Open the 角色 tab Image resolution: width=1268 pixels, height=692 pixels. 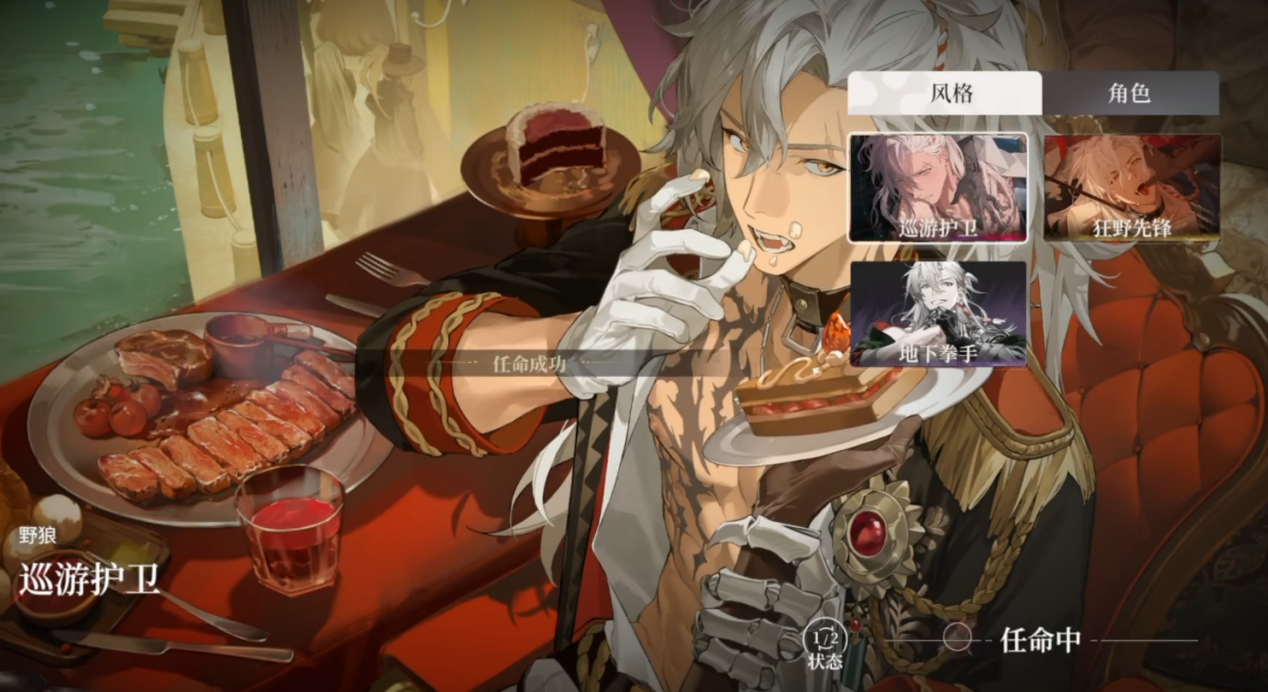pyautogui.click(x=1130, y=94)
